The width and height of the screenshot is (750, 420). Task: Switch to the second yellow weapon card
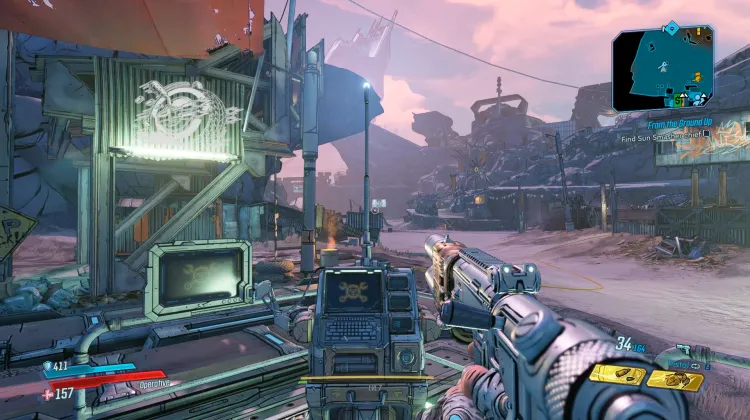coord(674,380)
